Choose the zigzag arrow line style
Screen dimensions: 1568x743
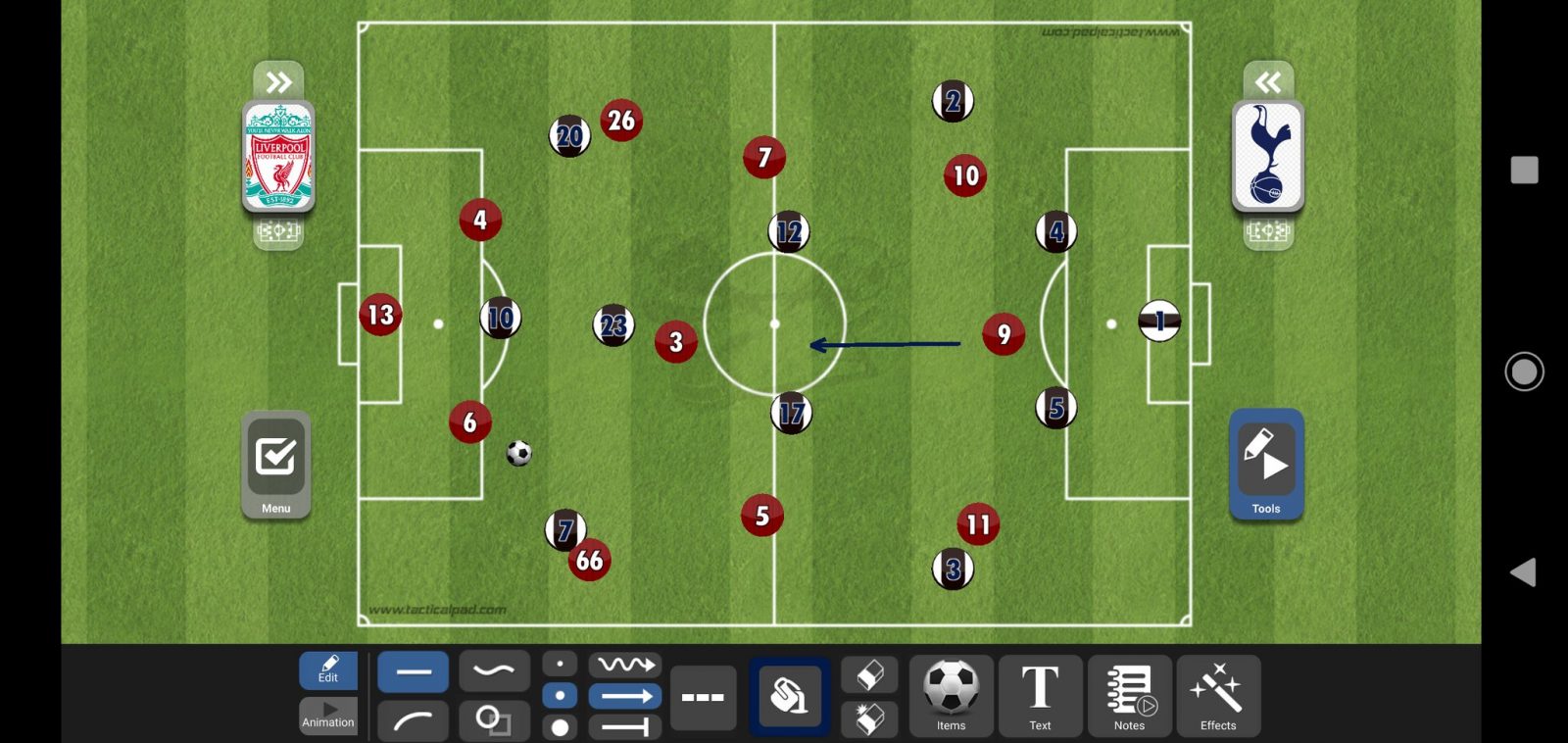625,665
